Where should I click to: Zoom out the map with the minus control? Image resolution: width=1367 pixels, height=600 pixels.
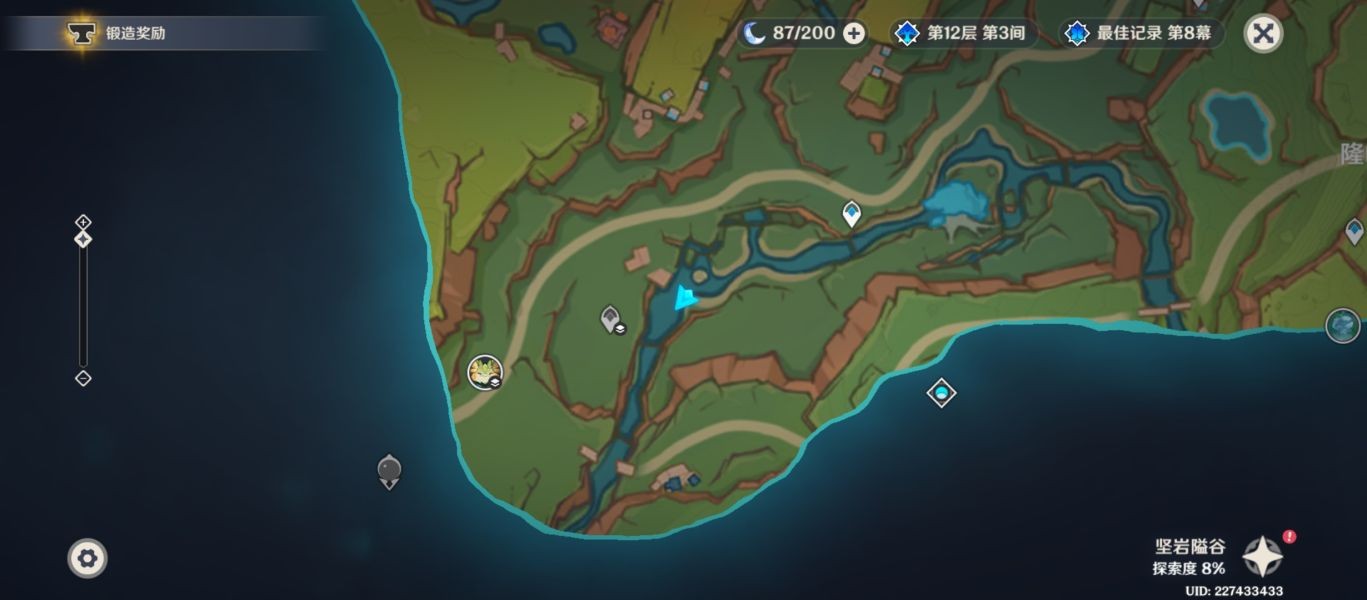(83, 378)
